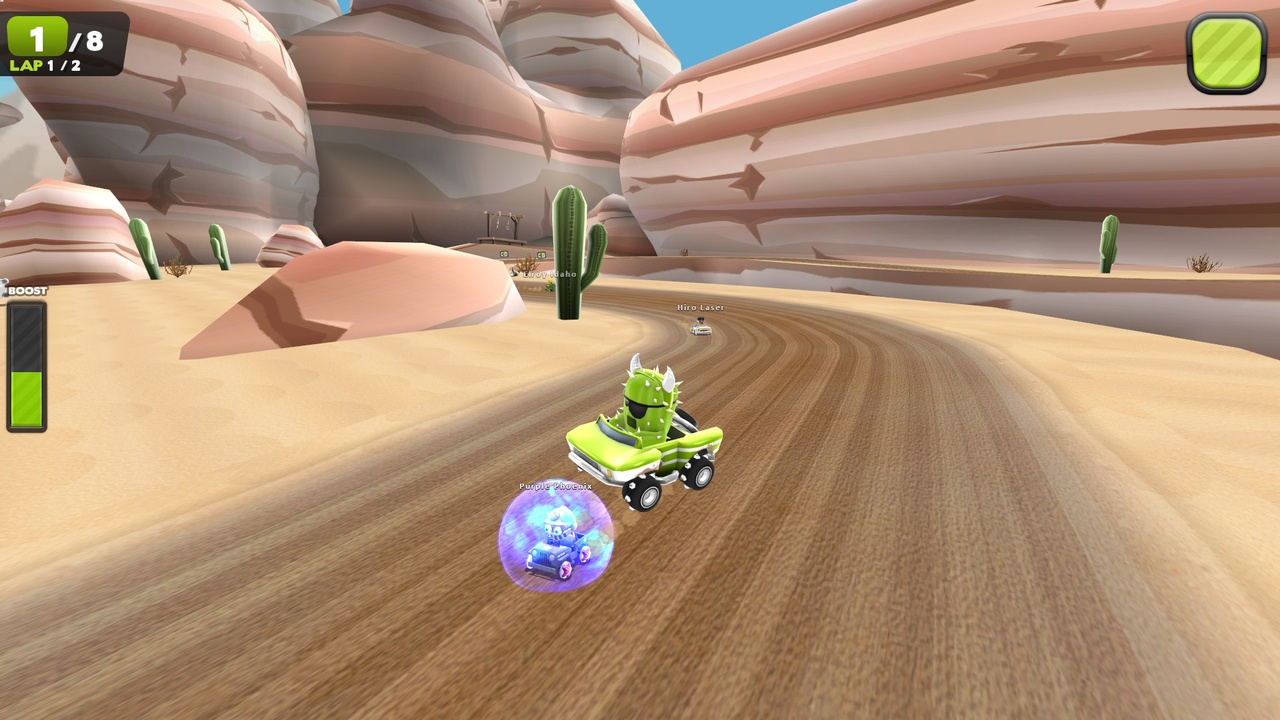The height and width of the screenshot is (720, 1280).
Task: Select the Hiro Laser name label
Action: pyautogui.click(x=700, y=307)
